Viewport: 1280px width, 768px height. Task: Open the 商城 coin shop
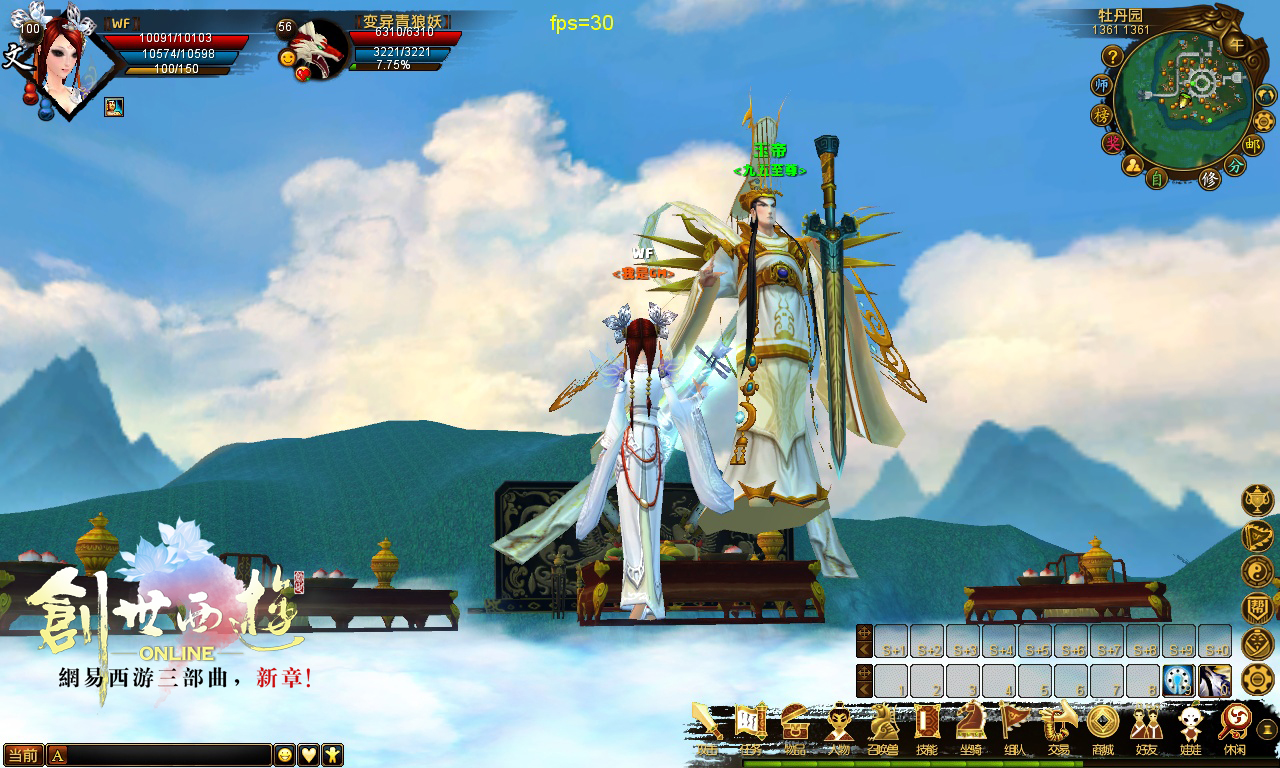tap(1102, 724)
